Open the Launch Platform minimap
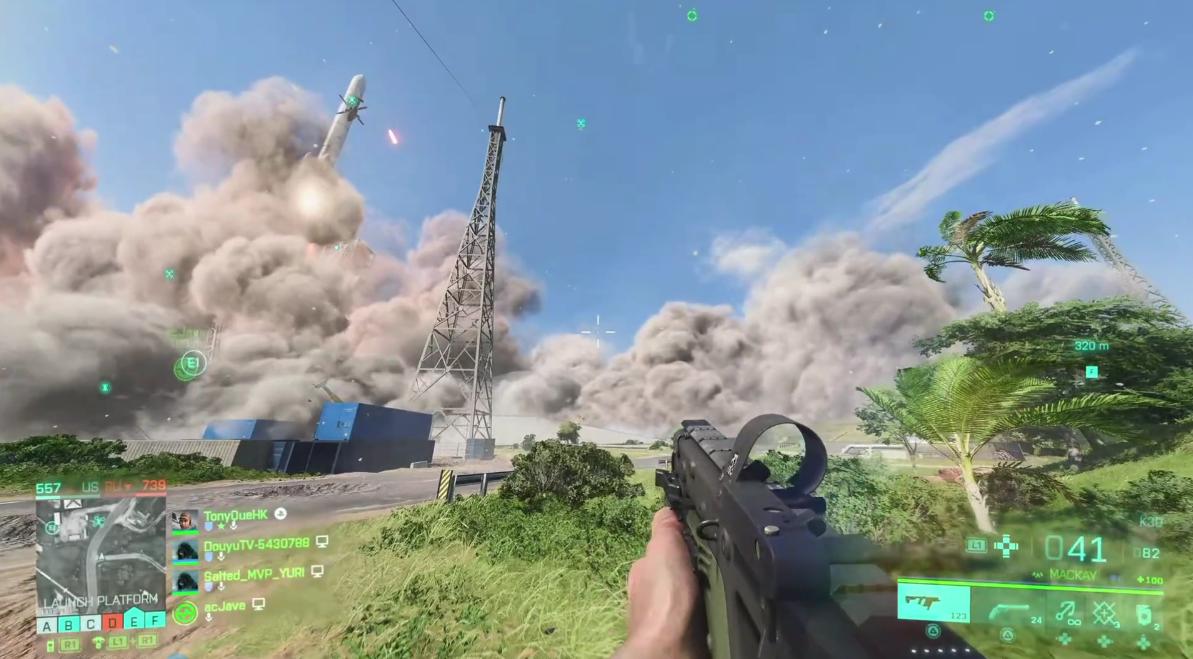The height and width of the screenshot is (659, 1193). point(100,550)
